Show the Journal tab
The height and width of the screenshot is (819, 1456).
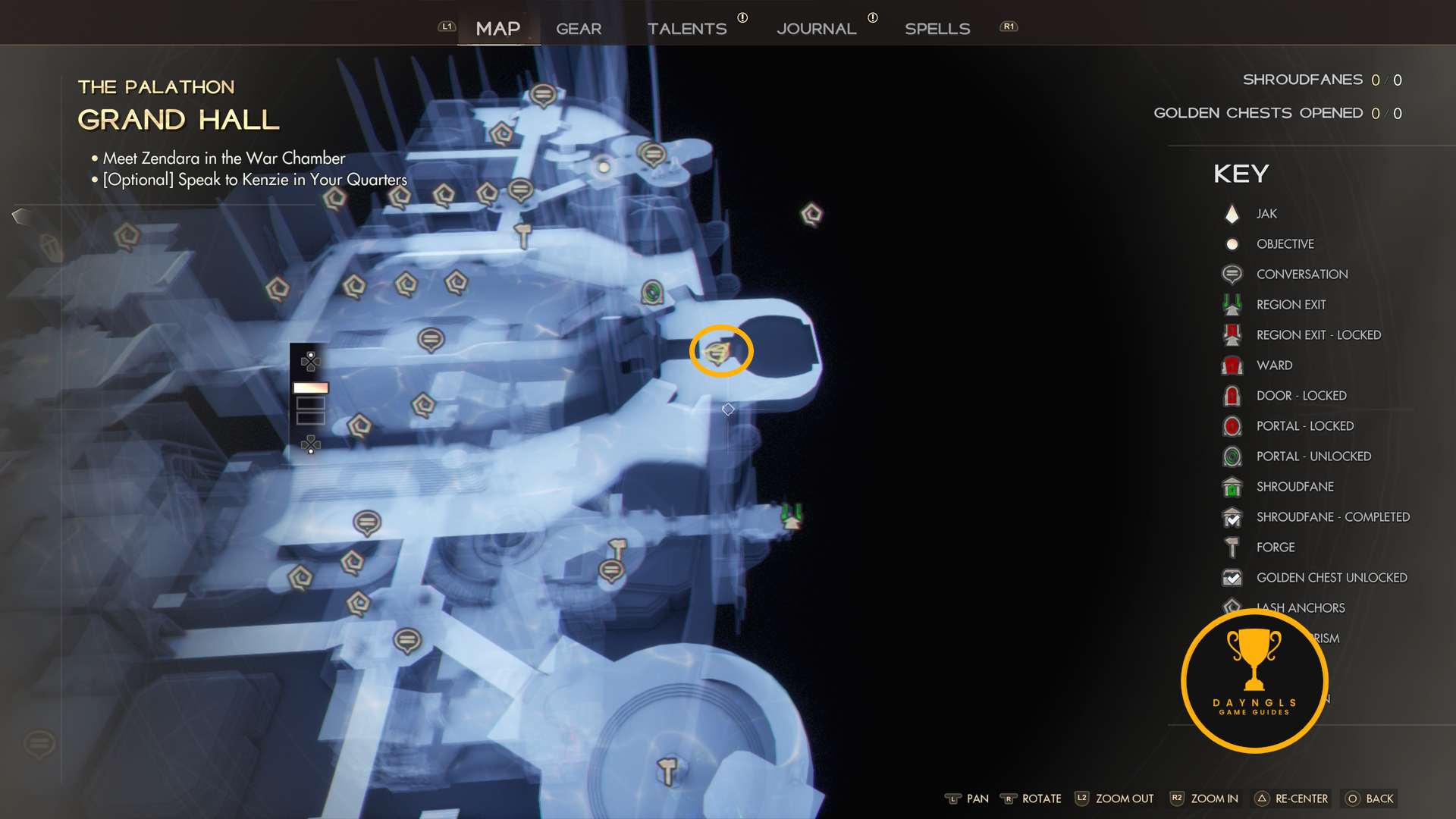tap(816, 29)
